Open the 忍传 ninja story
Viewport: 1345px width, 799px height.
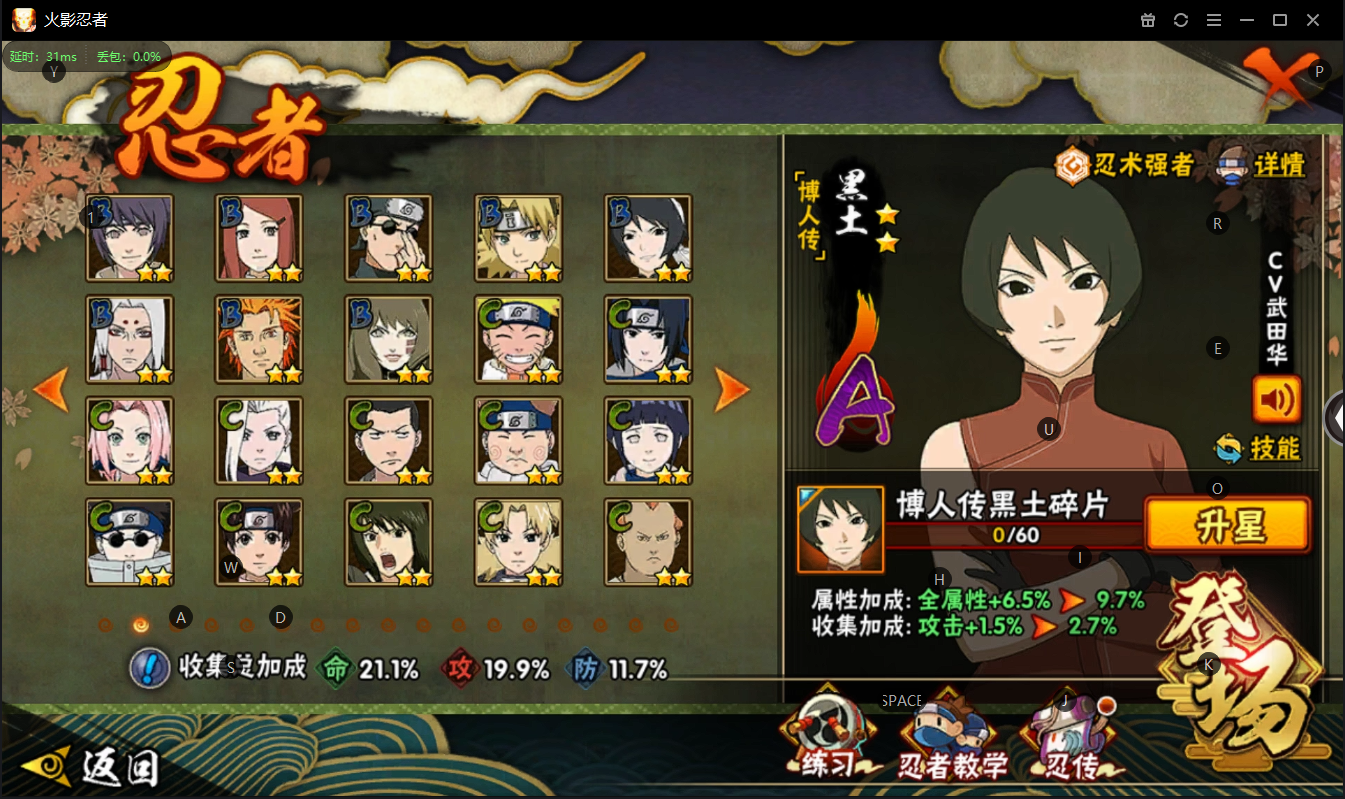pos(1068,740)
